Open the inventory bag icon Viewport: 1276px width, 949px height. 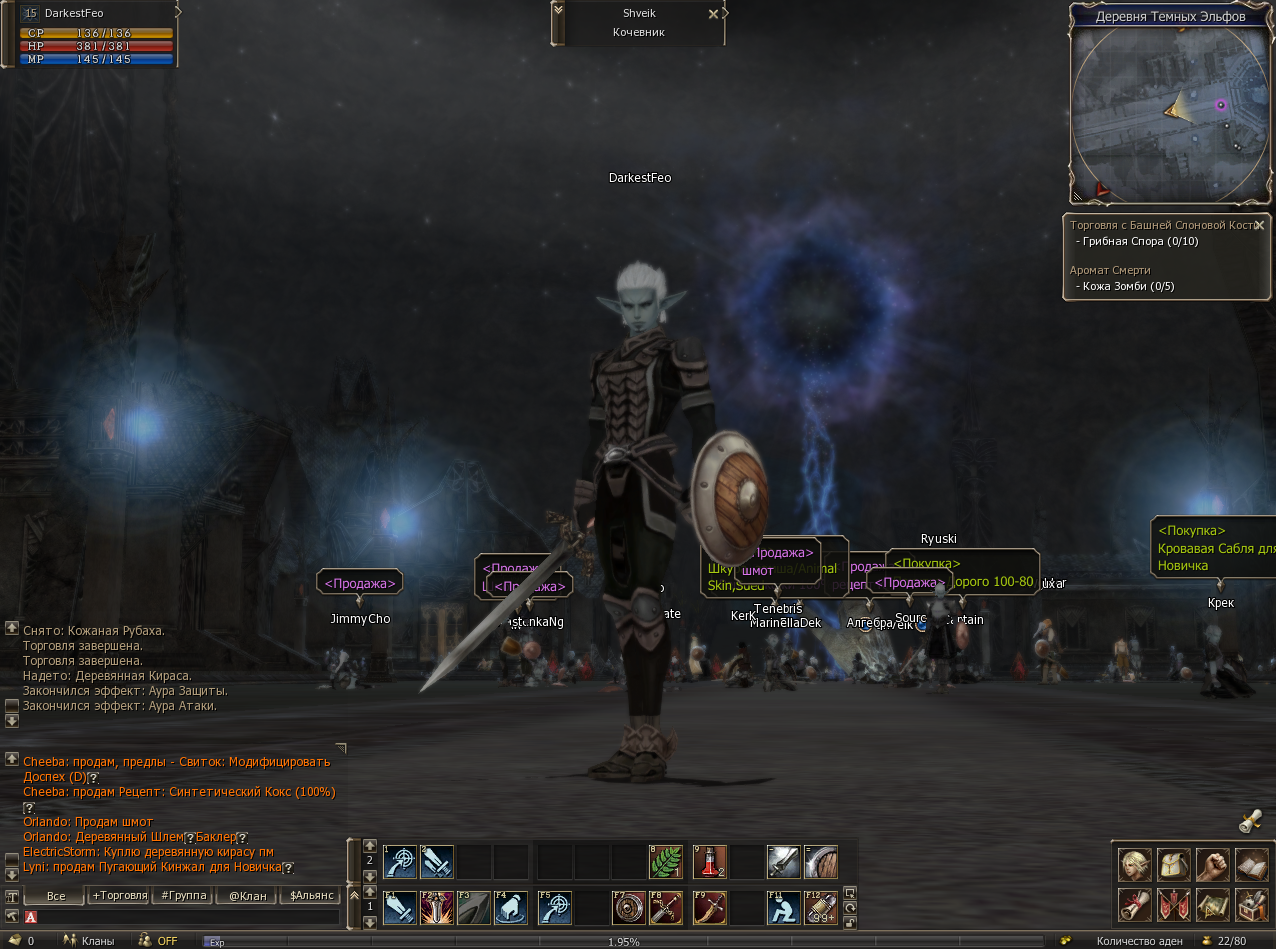[1173, 864]
